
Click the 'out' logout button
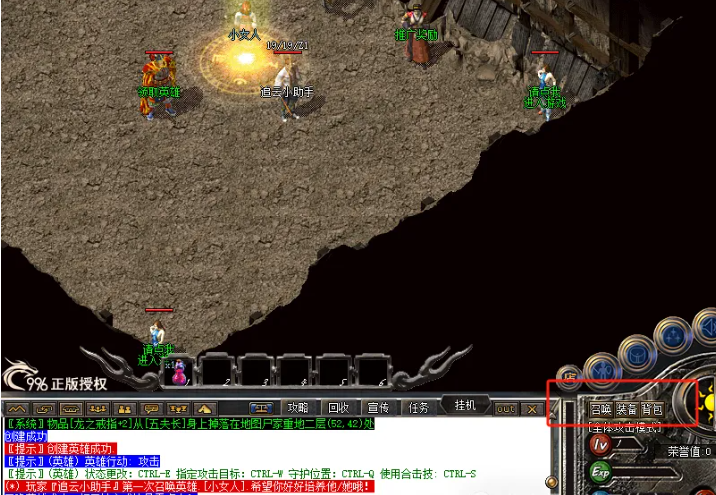(x=506, y=409)
